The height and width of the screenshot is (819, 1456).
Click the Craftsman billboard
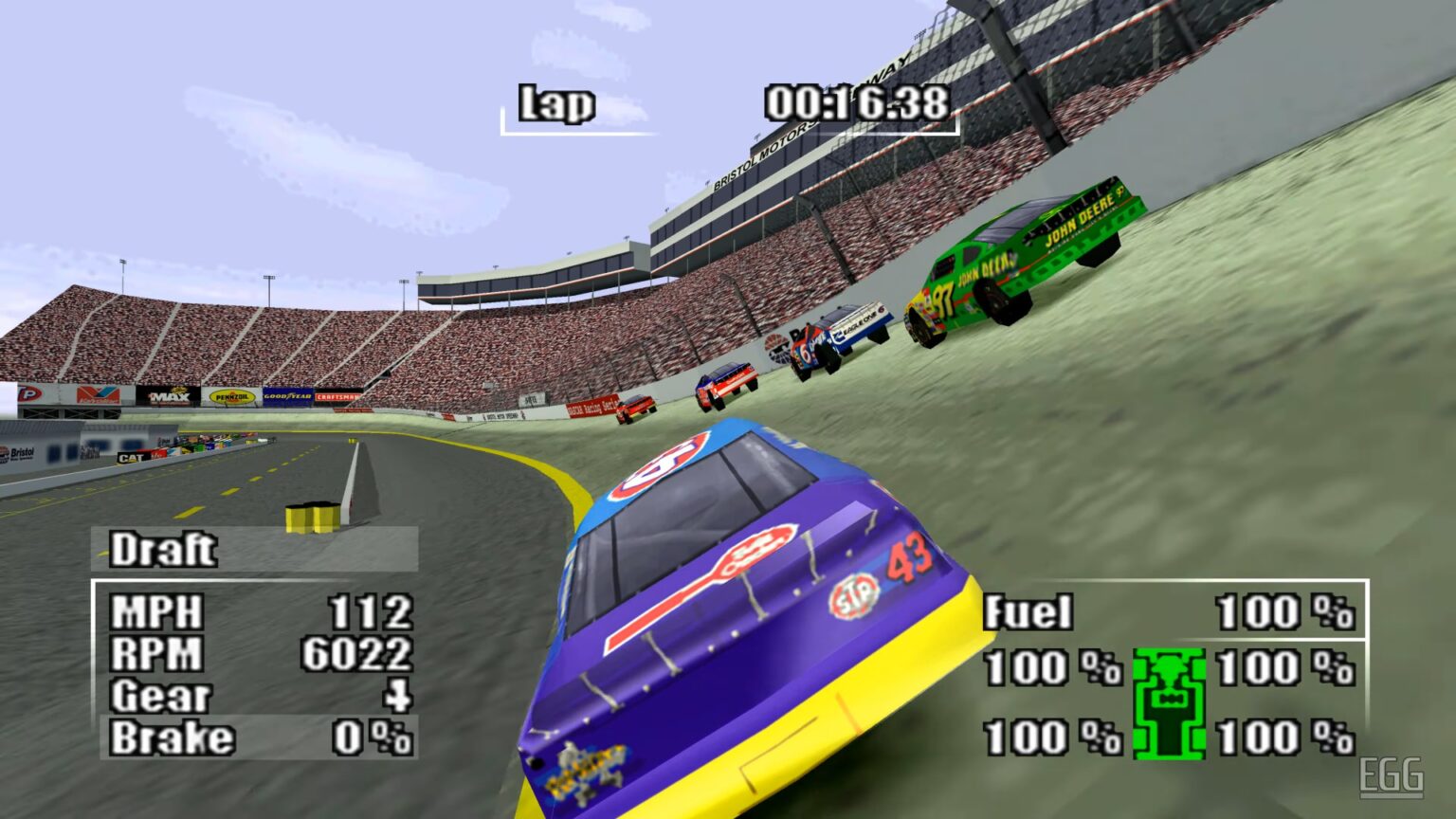[338, 394]
